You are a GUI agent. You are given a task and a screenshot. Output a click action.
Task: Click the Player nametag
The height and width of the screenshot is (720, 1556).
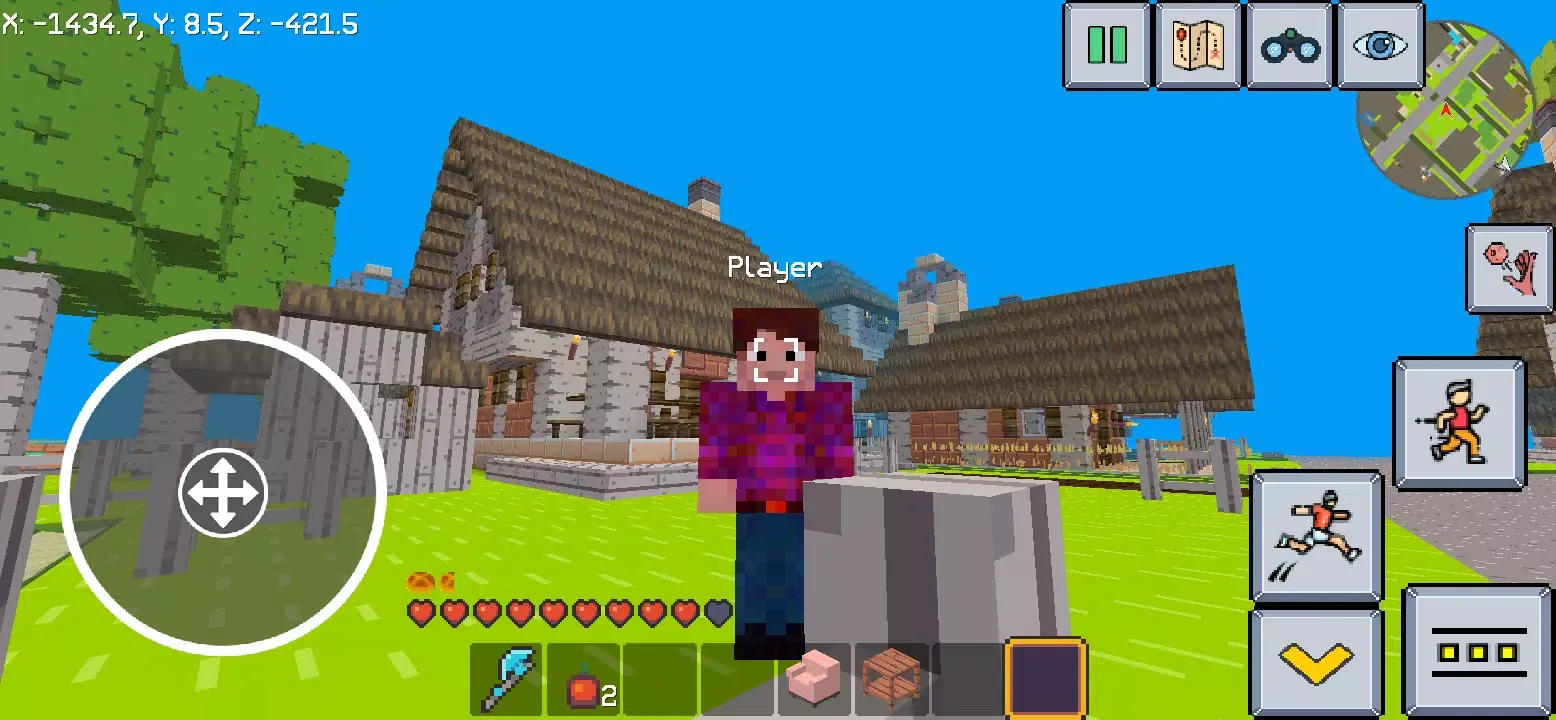pyautogui.click(x=775, y=267)
